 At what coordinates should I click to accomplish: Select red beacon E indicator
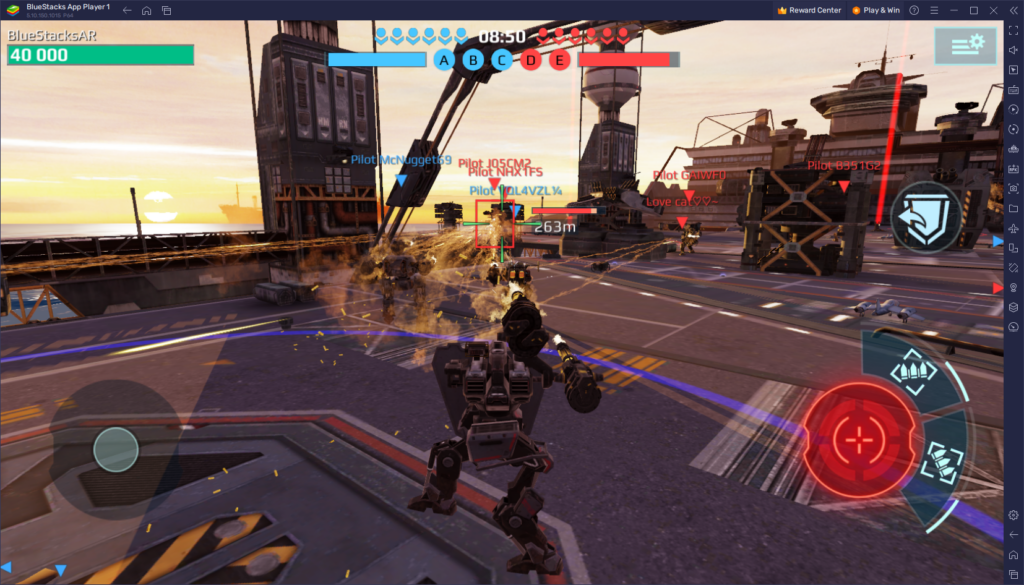tap(559, 60)
